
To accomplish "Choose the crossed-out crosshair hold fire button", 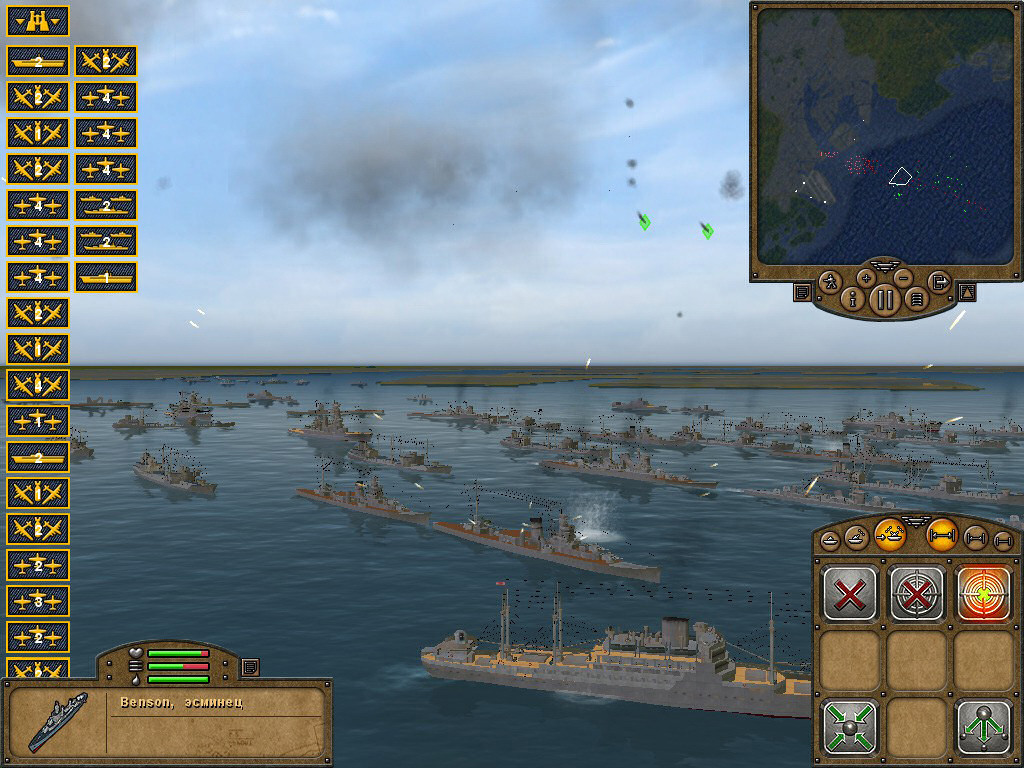I will point(917,594).
